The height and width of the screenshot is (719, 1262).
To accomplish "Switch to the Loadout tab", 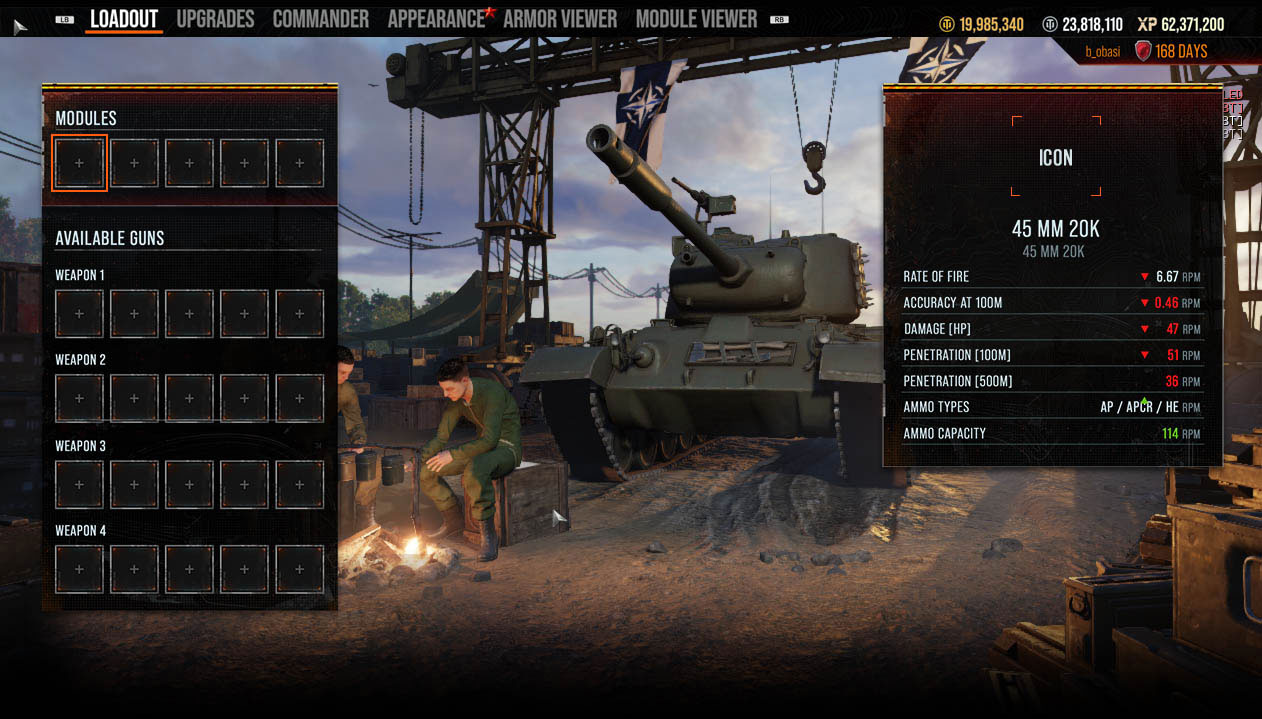I will tap(124, 19).
